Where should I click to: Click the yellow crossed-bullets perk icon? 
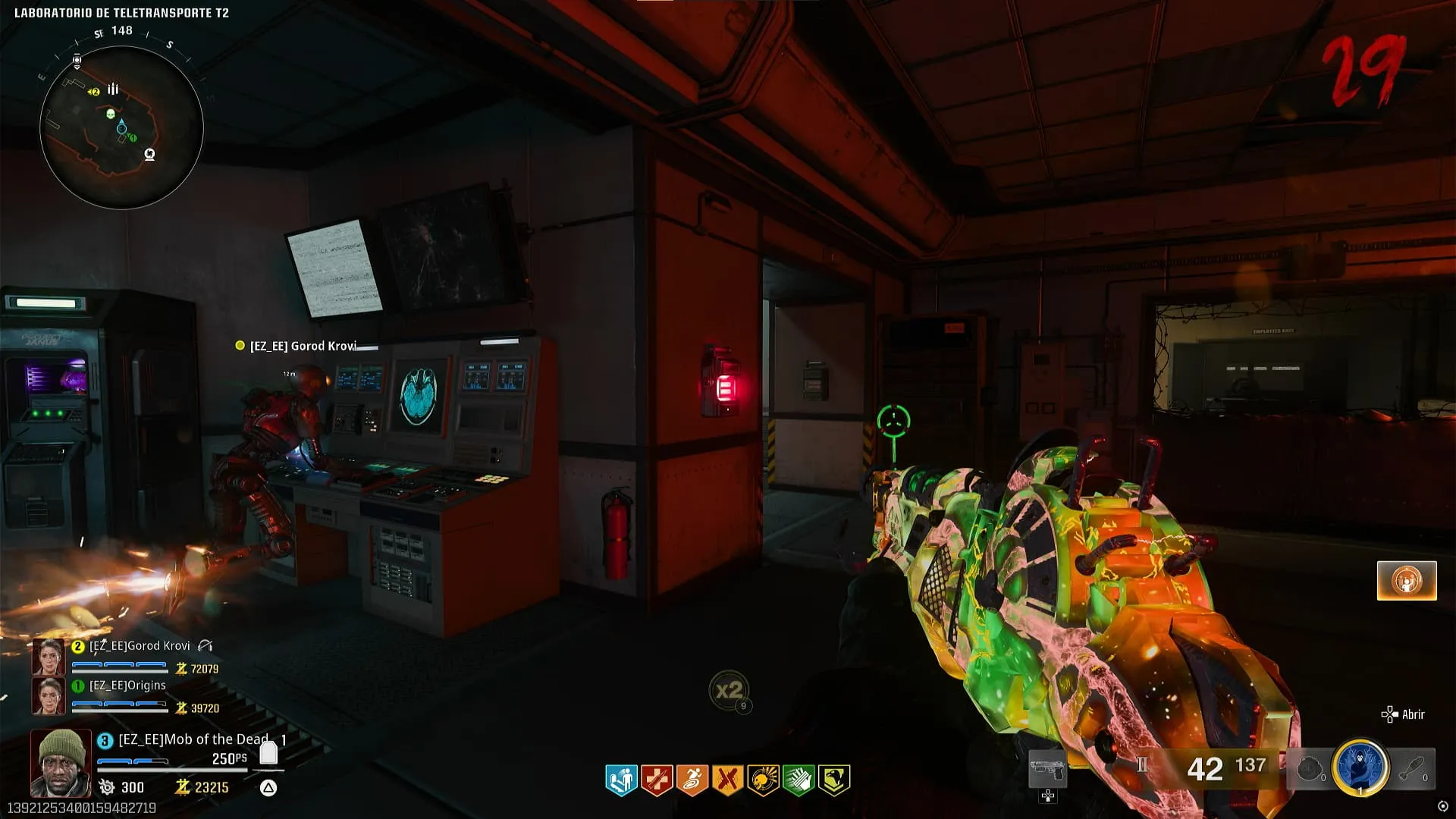pyautogui.click(x=727, y=780)
